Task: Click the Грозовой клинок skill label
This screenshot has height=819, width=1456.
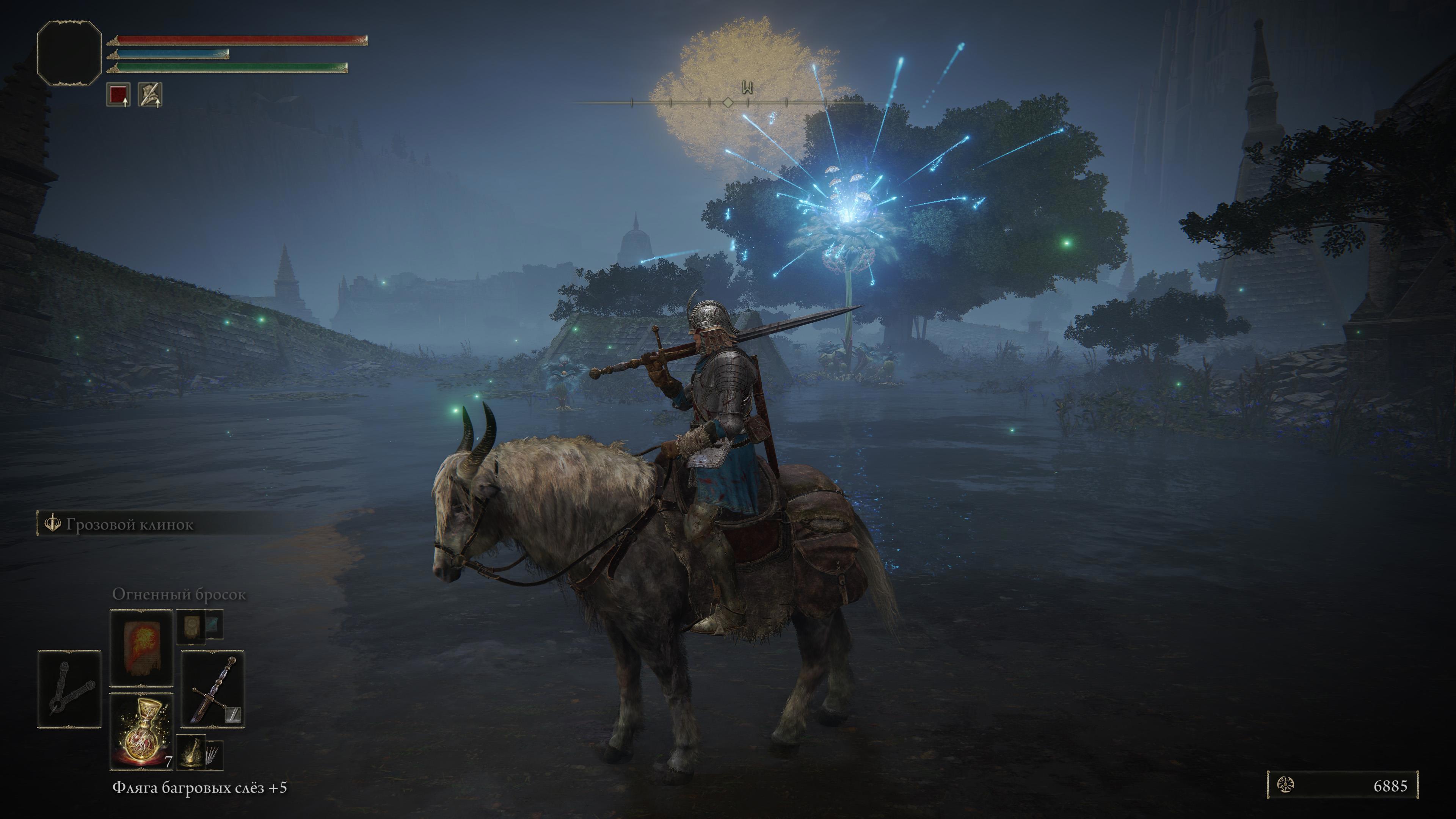Action: coord(129,524)
